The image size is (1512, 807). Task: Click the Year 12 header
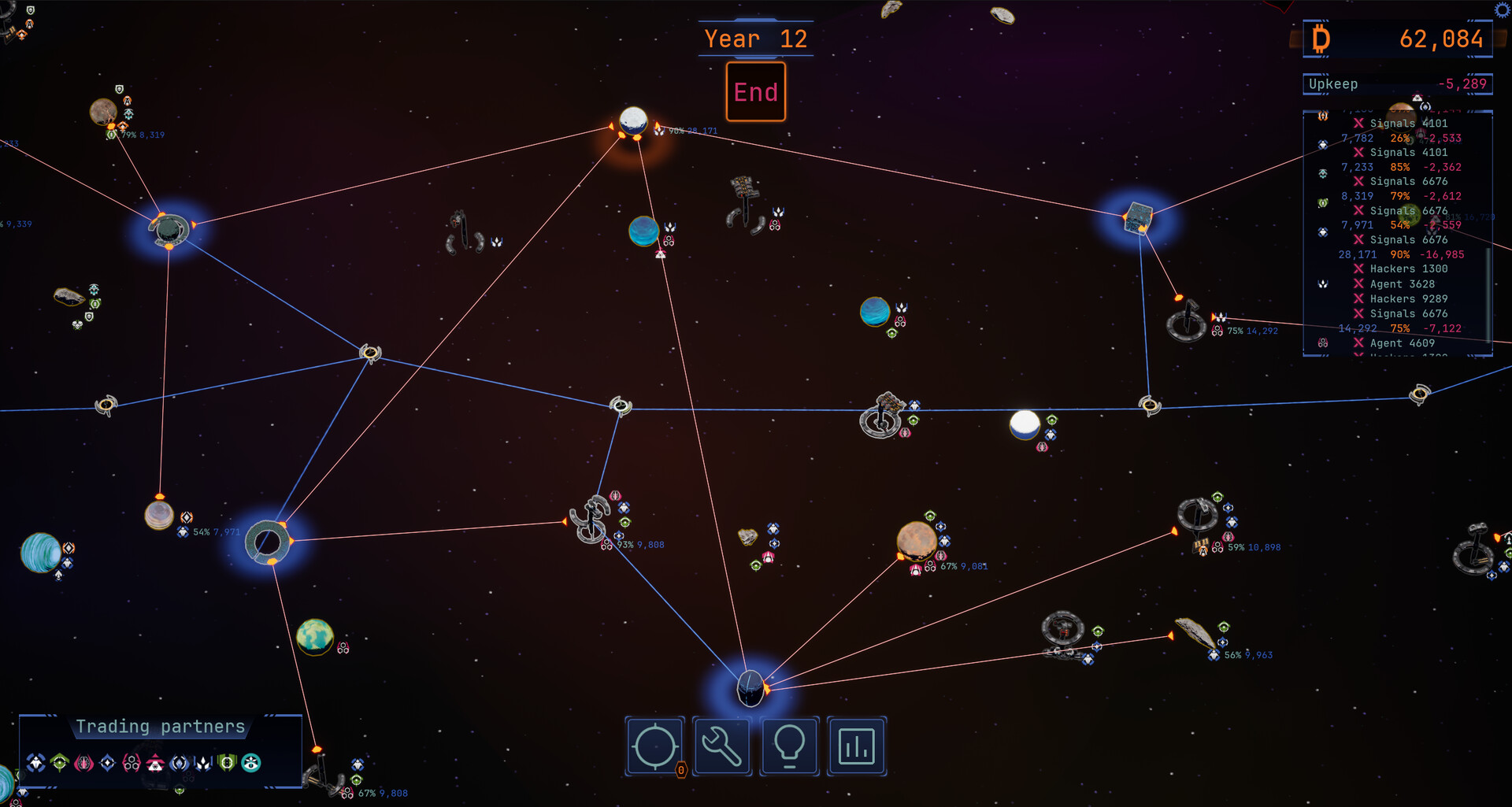(x=755, y=37)
